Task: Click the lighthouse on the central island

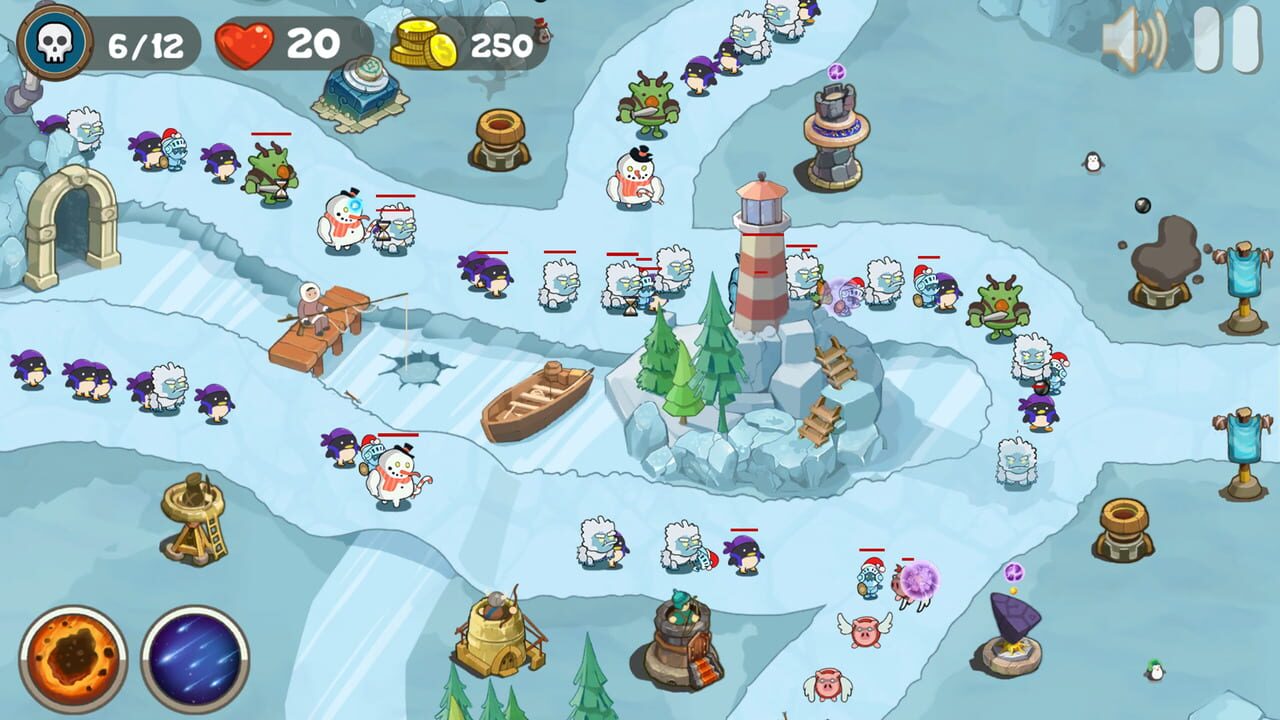Action: (760, 240)
